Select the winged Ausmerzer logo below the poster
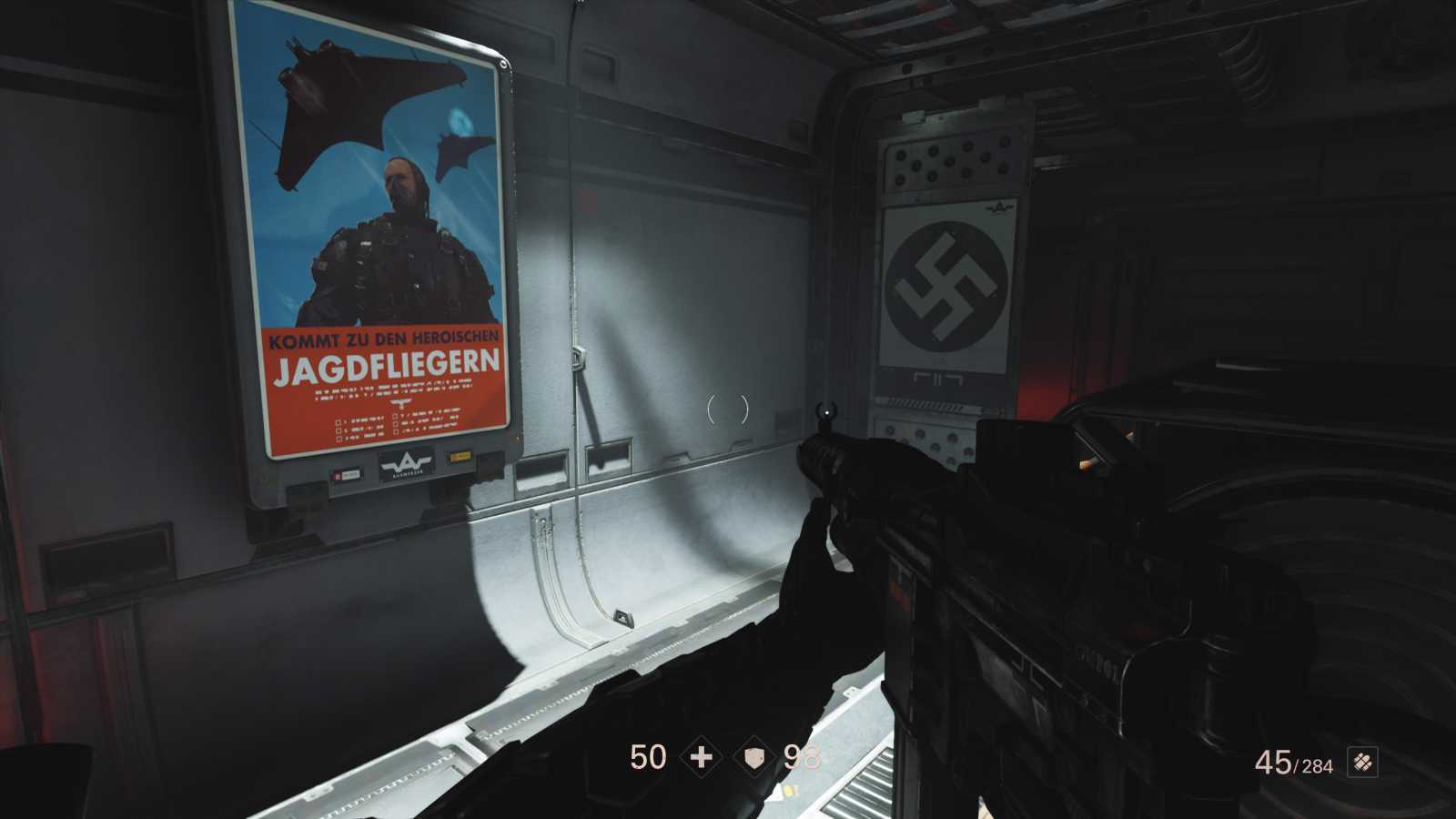 (407, 463)
